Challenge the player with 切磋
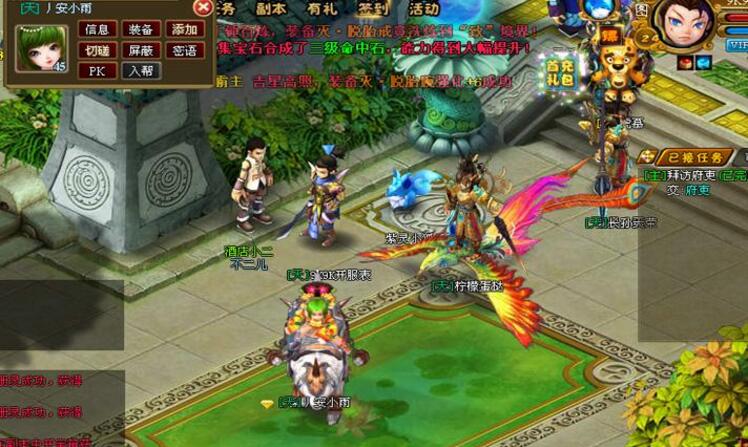The height and width of the screenshot is (447, 748). (x=97, y=50)
